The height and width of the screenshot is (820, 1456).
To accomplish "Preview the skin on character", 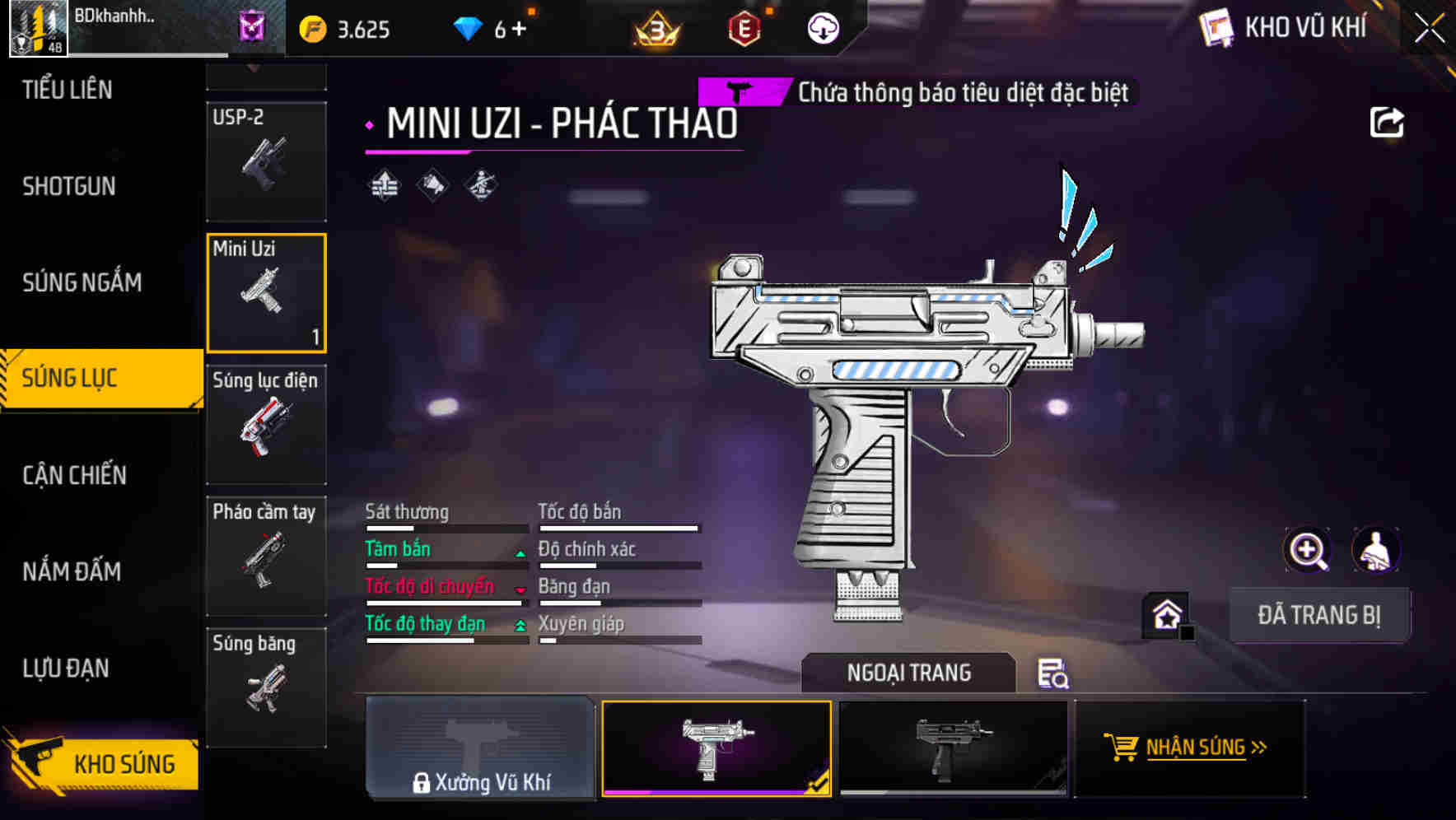I will coord(1375,550).
